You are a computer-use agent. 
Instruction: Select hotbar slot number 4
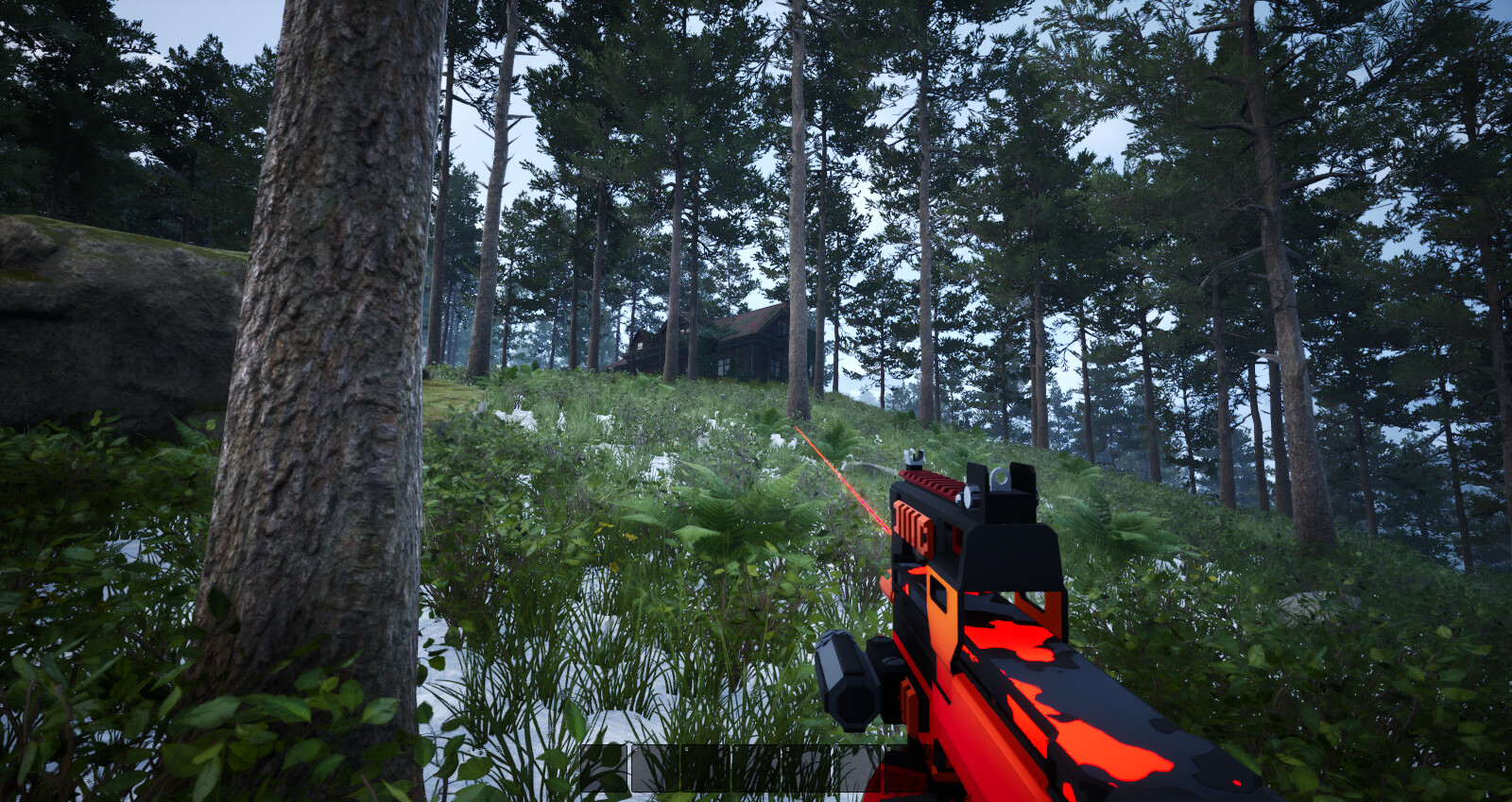point(605,768)
